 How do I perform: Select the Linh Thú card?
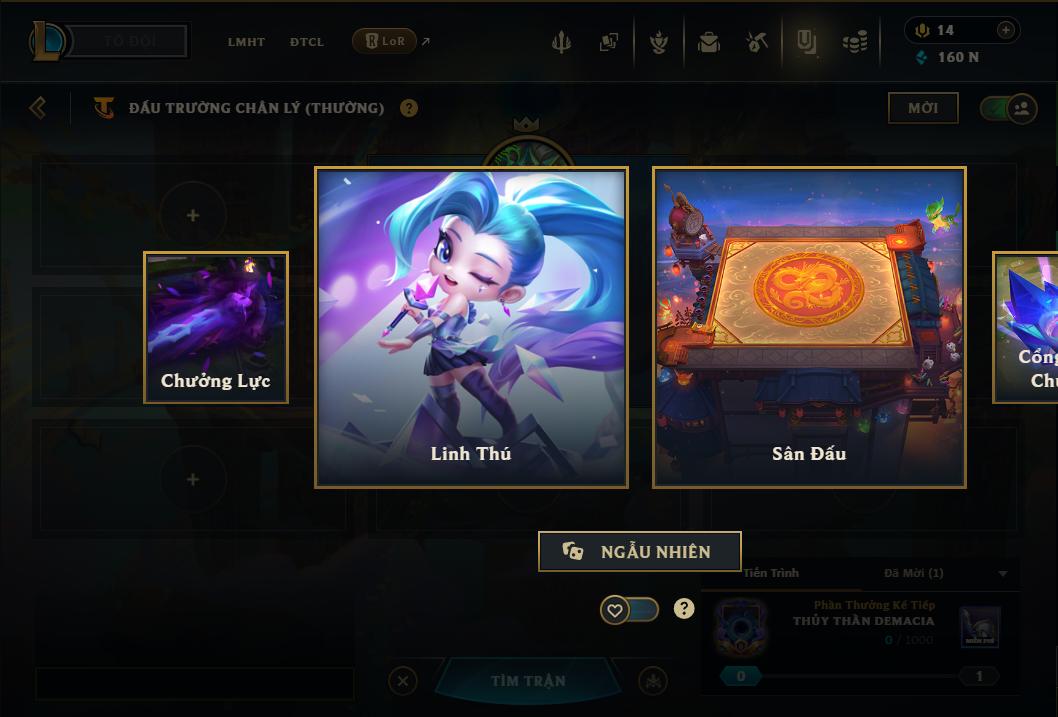coord(471,327)
